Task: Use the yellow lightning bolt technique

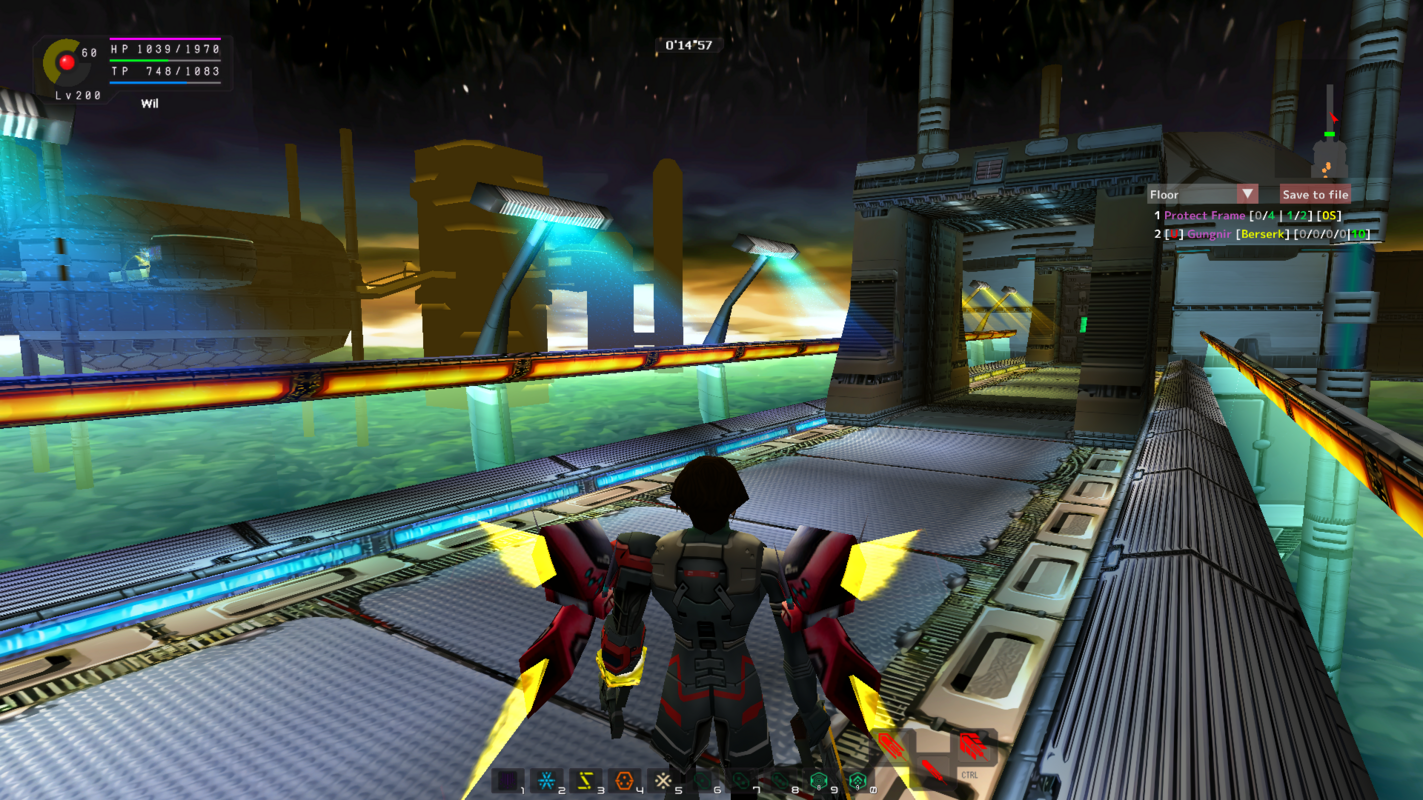Action: tap(586, 780)
